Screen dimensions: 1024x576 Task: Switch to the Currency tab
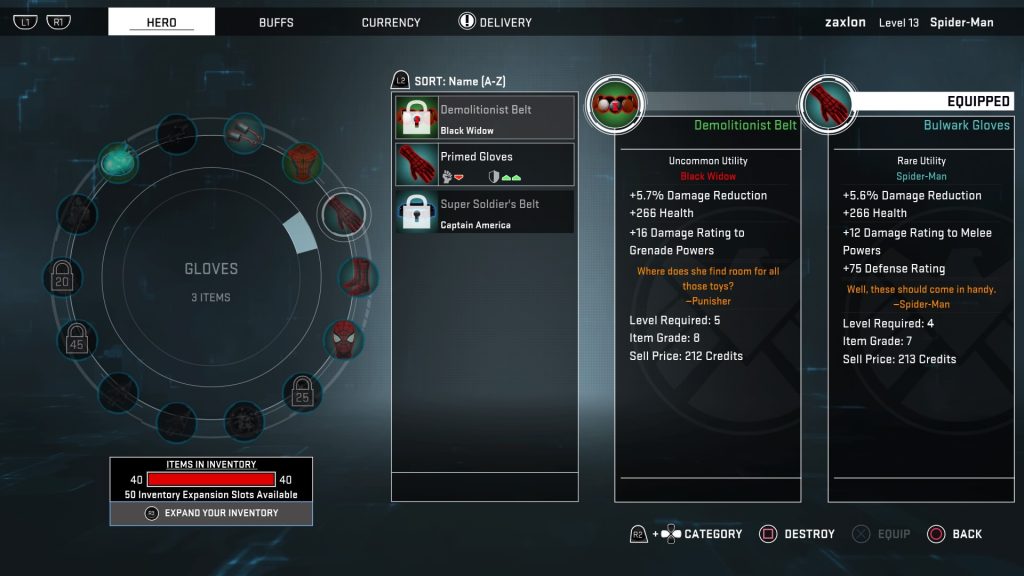(x=391, y=22)
